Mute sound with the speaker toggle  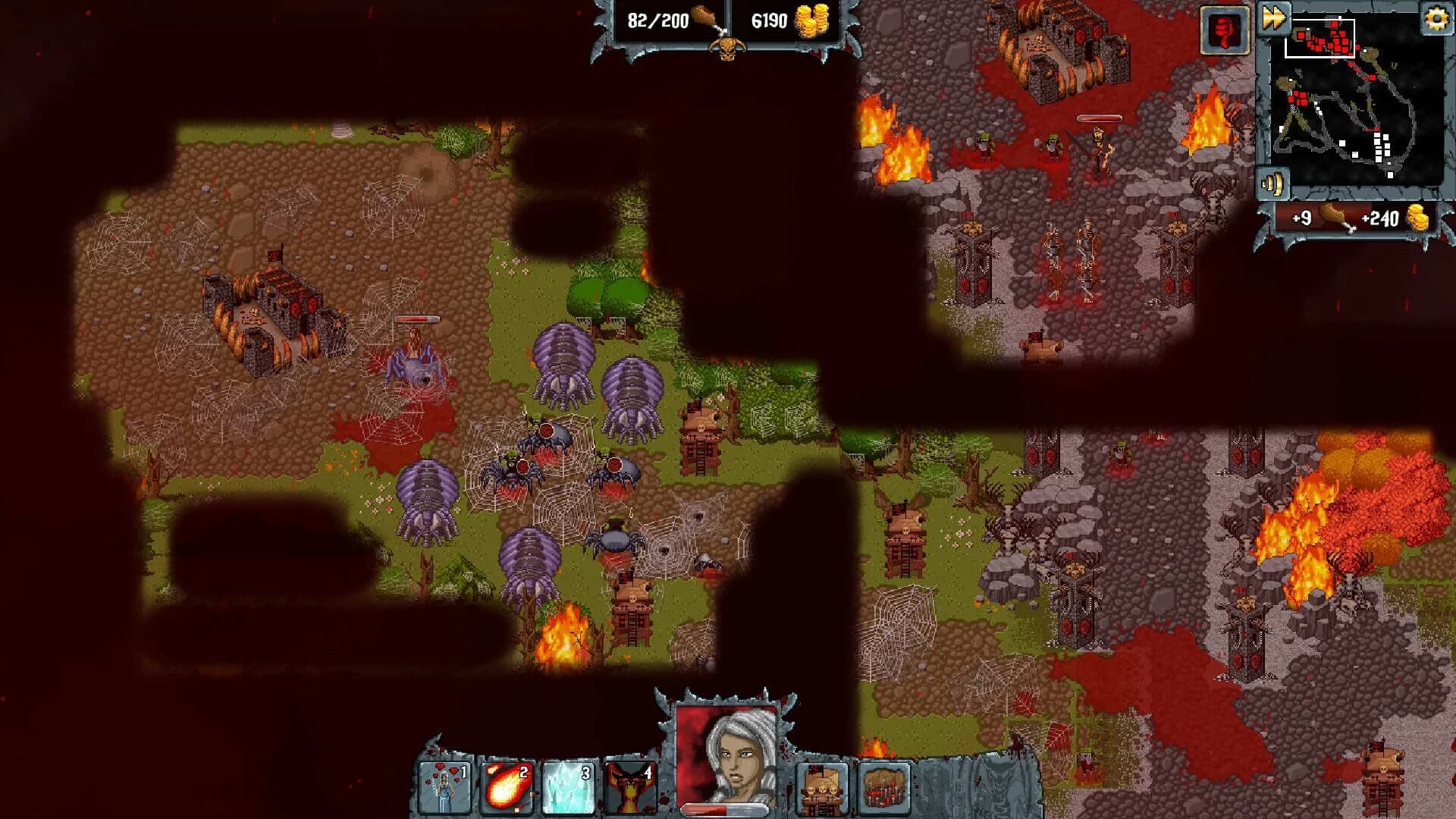pos(1274,184)
